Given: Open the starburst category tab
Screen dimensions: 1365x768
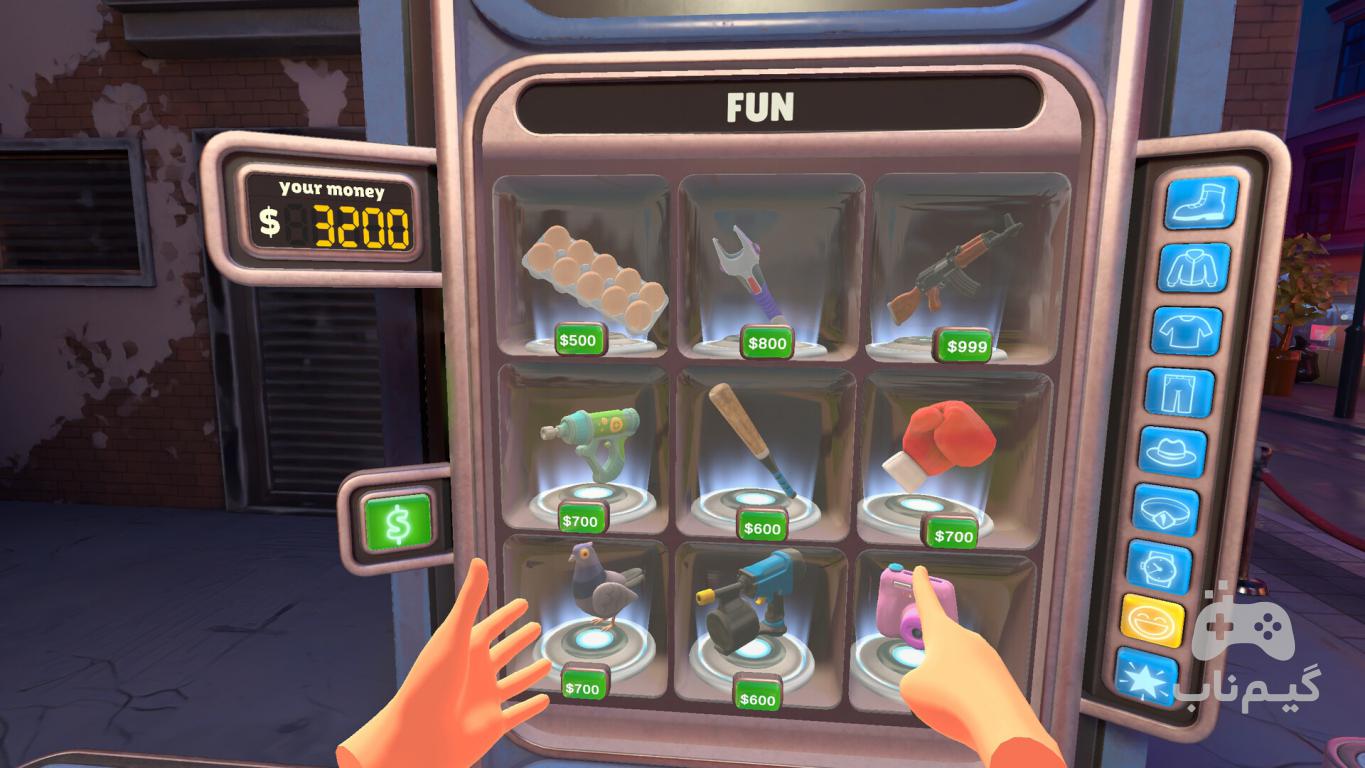Looking at the screenshot, I should point(1146,675).
